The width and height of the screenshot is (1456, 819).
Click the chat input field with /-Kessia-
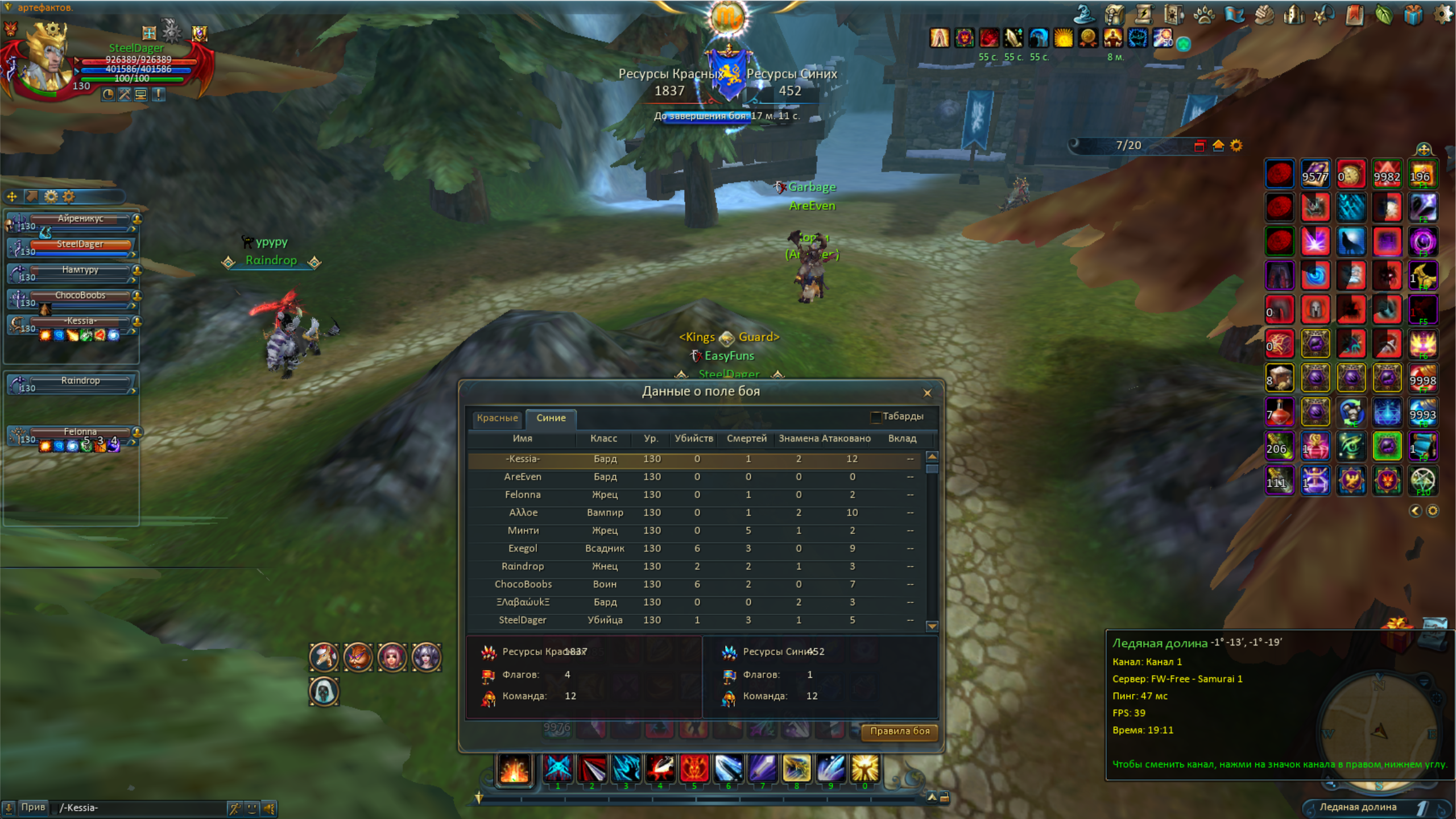pyautogui.click(x=142, y=808)
